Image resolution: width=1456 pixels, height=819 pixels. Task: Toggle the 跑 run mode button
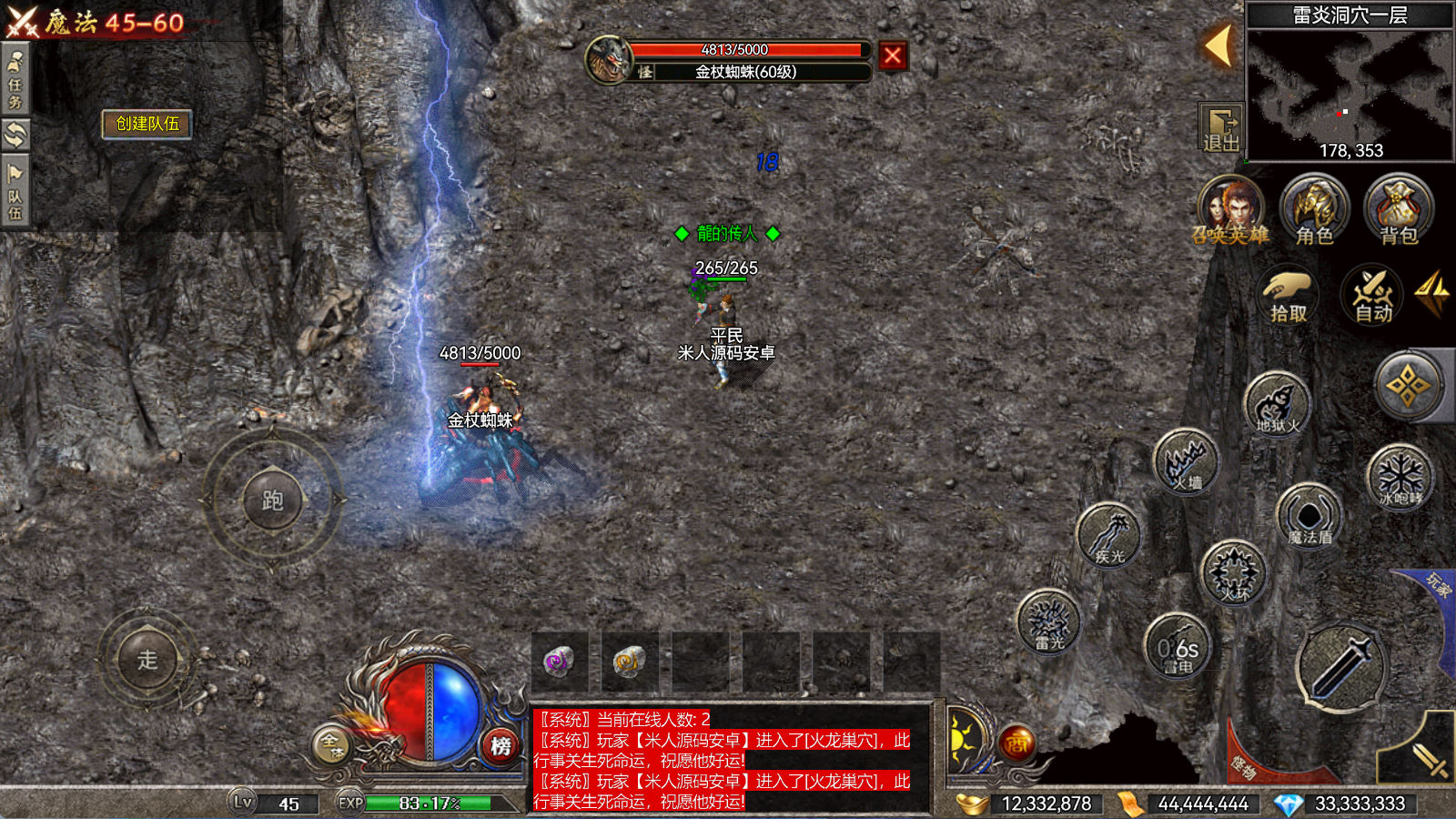(272, 500)
